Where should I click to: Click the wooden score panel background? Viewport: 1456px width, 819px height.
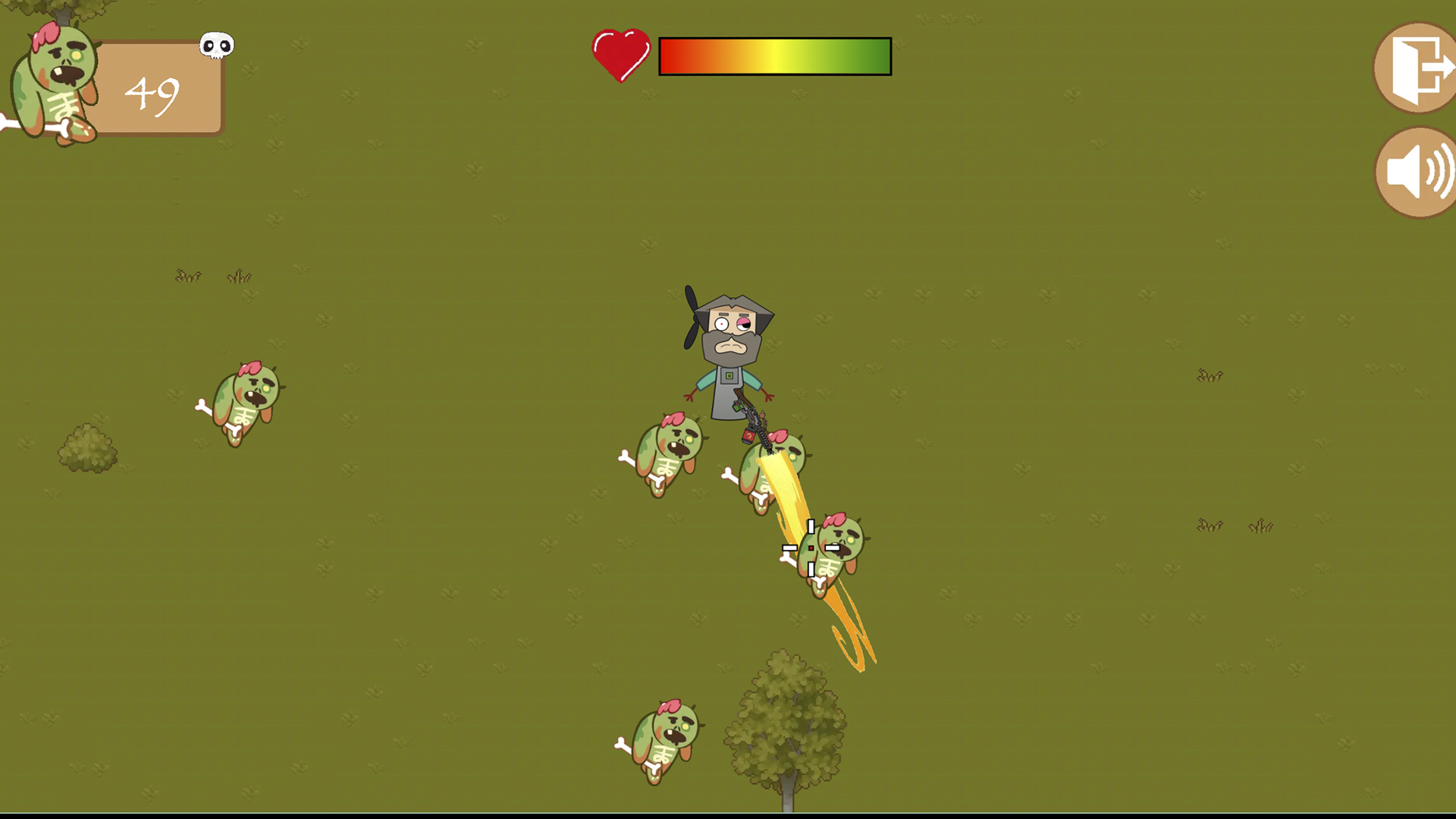click(163, 87)
